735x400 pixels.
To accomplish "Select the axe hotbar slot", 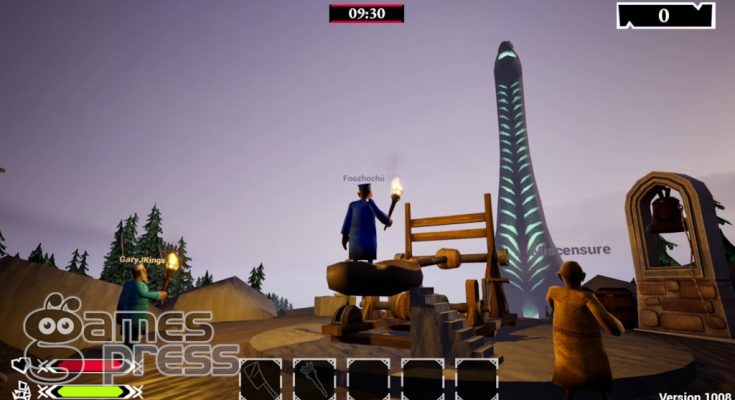I will [x=260, y=380].
